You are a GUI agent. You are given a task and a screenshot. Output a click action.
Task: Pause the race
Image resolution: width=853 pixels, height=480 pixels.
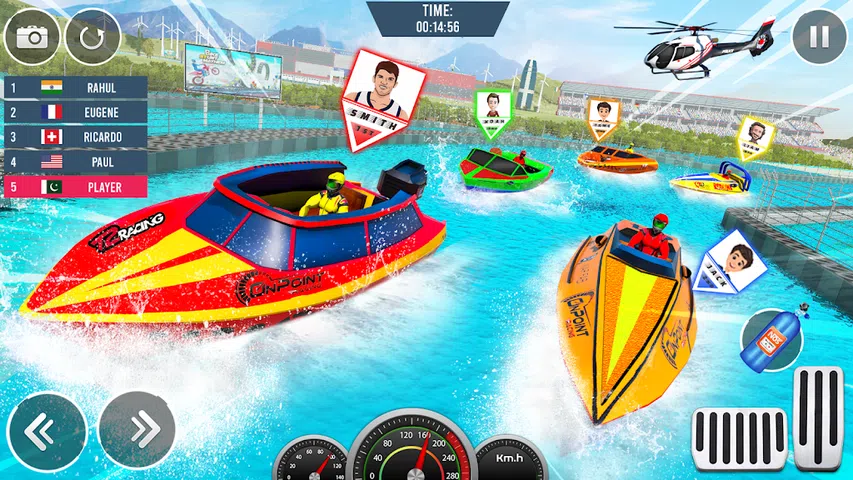(819, 37)
